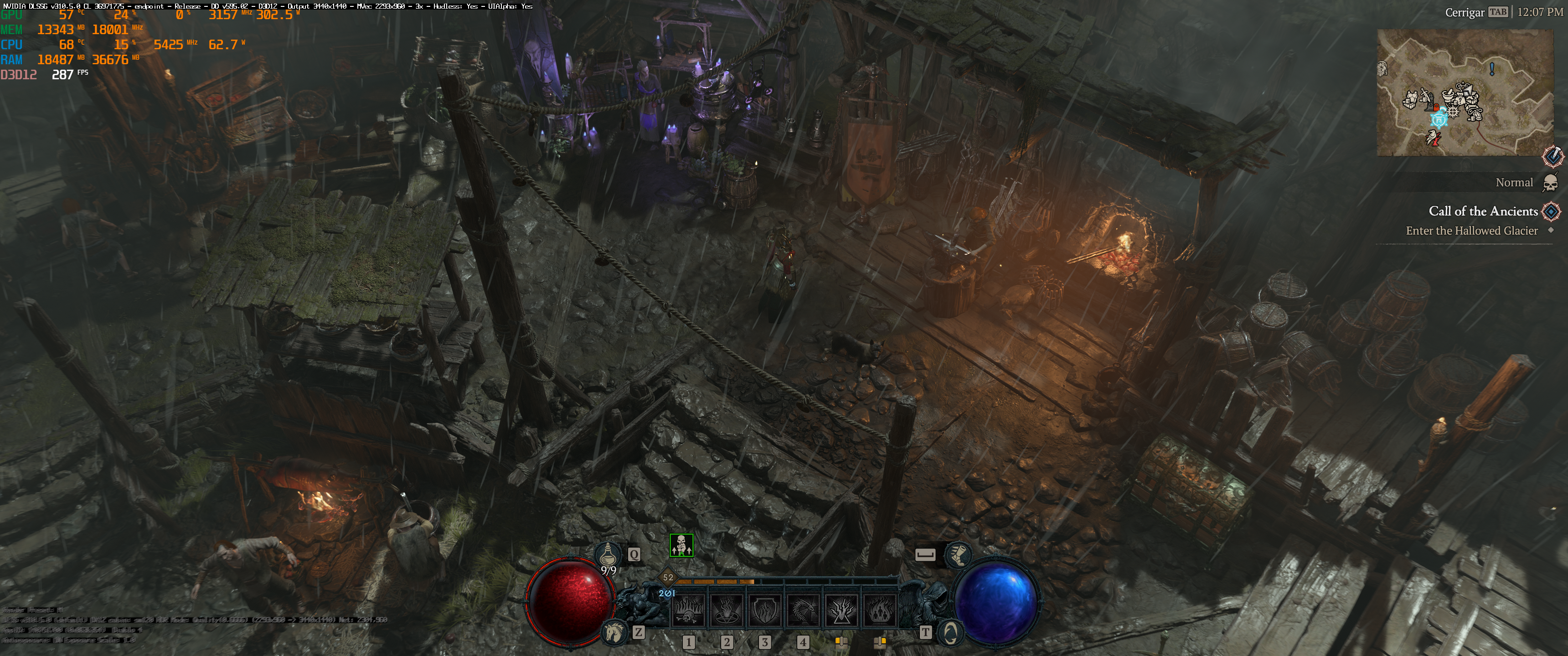Click the level 52 experience badge

(x=668, y=577)
